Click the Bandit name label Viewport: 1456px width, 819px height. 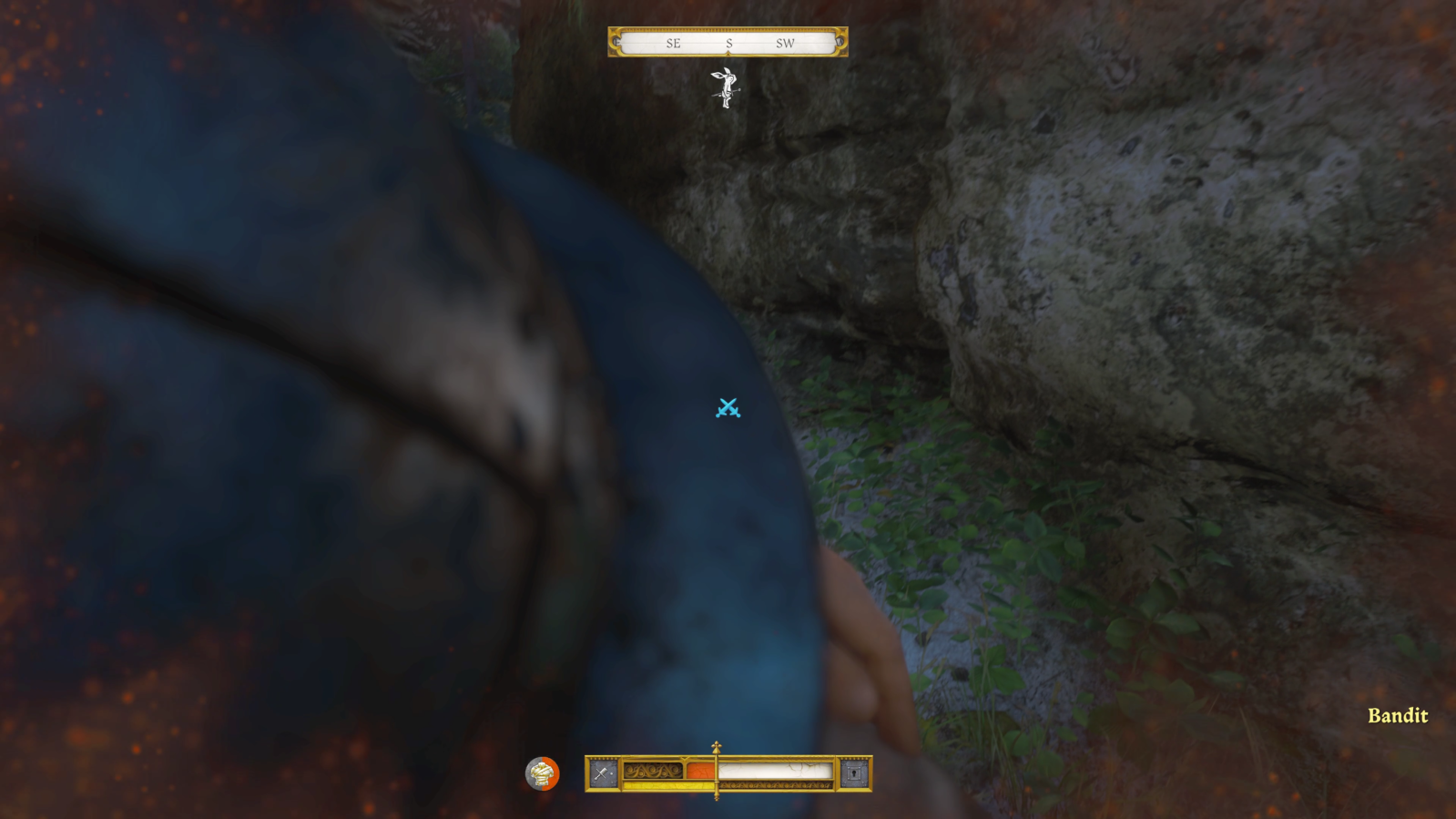coord(1397,716)
